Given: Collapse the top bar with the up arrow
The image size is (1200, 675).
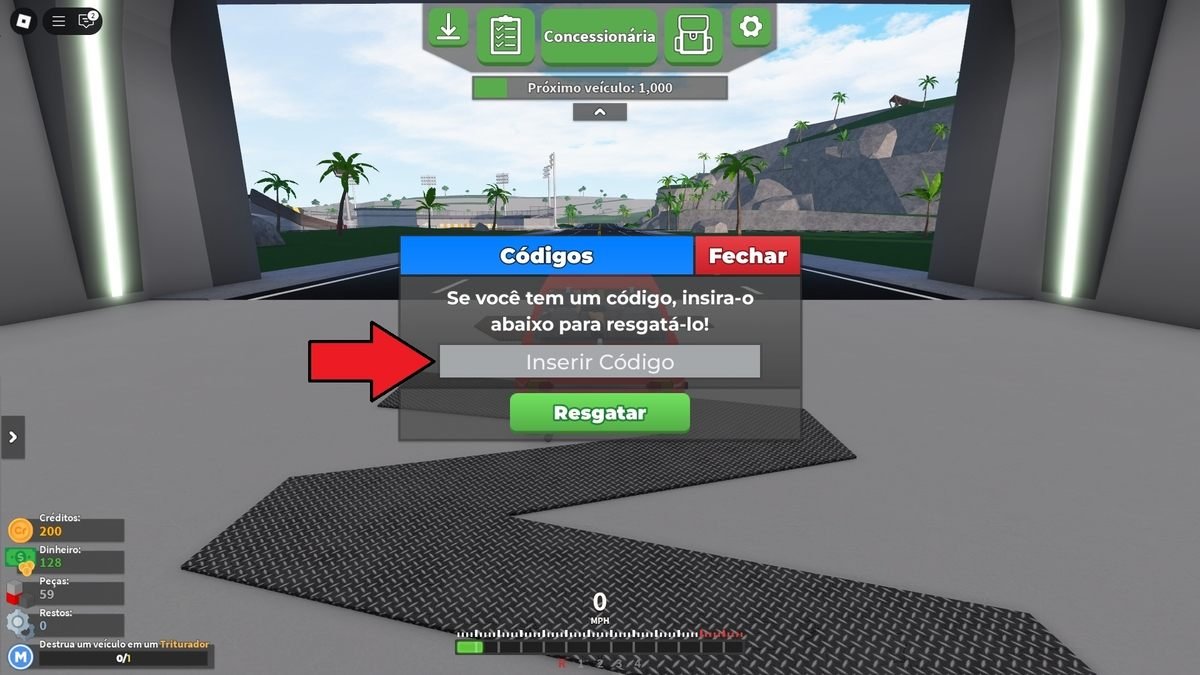Looking at the screenshot, I should (x=600, y=112).
